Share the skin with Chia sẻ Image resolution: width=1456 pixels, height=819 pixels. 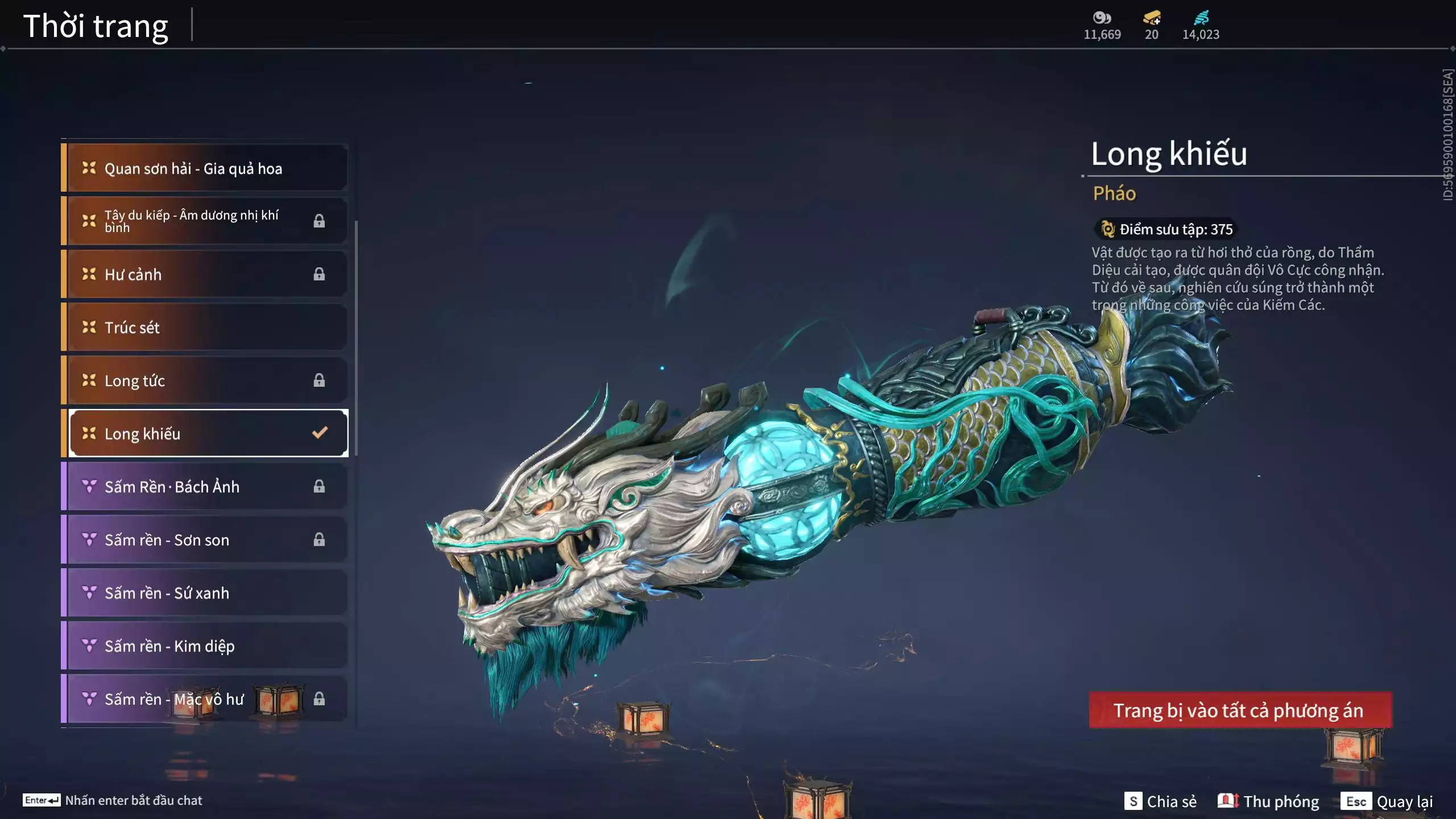pyautogui.click(x=1160, y=801)
